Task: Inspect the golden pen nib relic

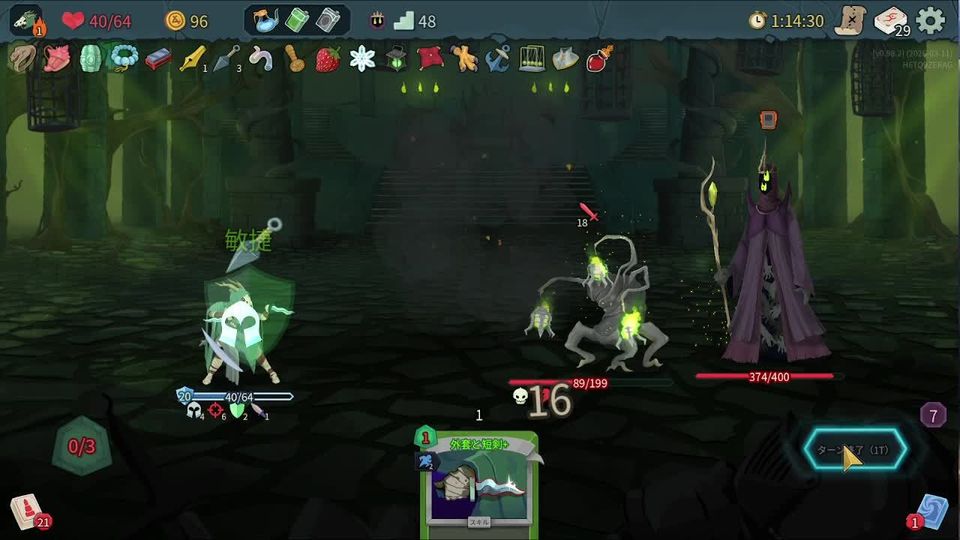Action: [191, 59]
